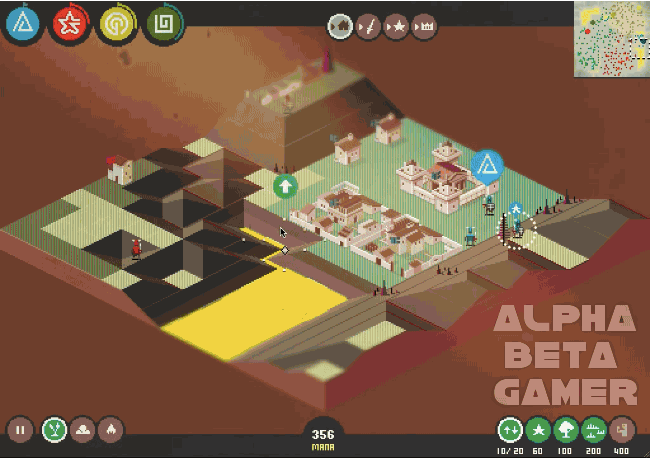Select the sprout terrain tool

pos(53,430)
